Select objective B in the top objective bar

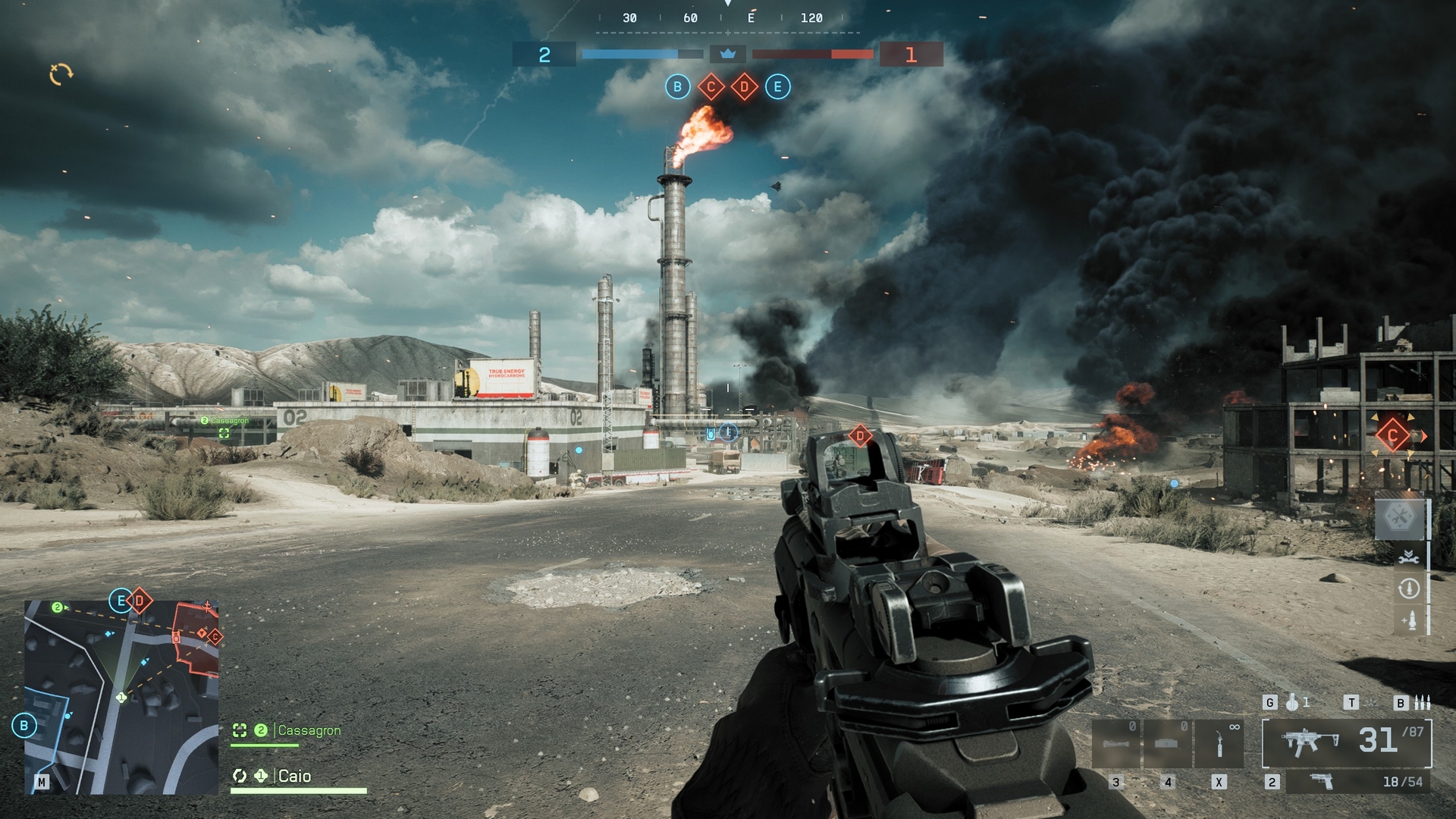point(677,87)
